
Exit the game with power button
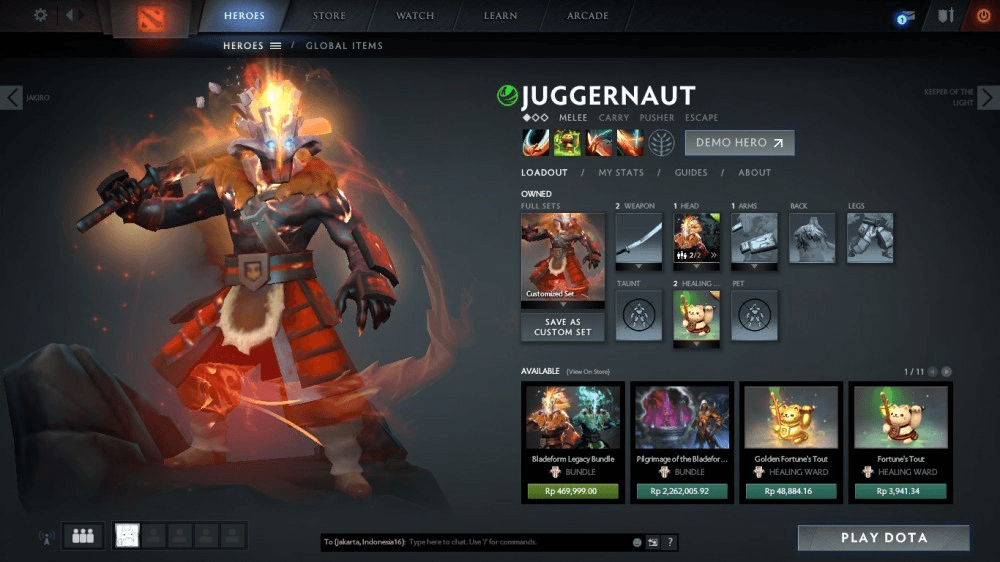tap(981, 16)
